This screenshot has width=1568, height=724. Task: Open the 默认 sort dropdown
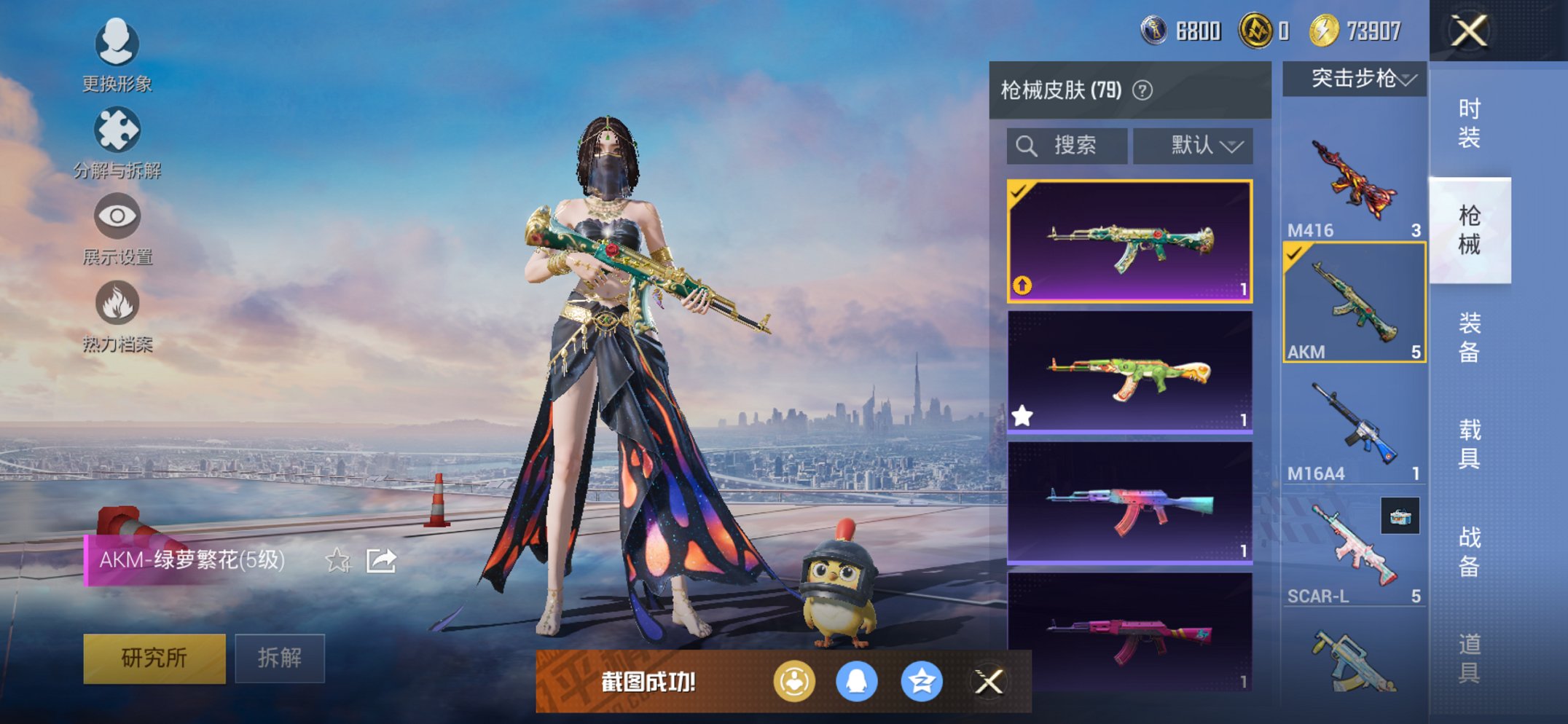pyautogui.click(x=1193, y=146)
